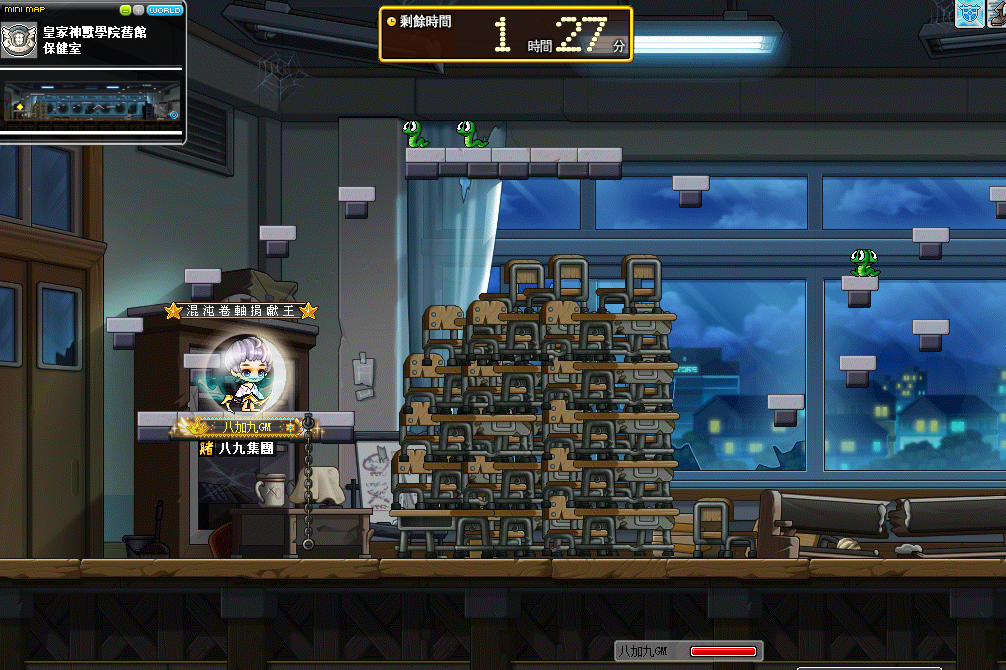
Task: Click the minimap room preview
Action: pyautogui.click(x=91, y=104)
